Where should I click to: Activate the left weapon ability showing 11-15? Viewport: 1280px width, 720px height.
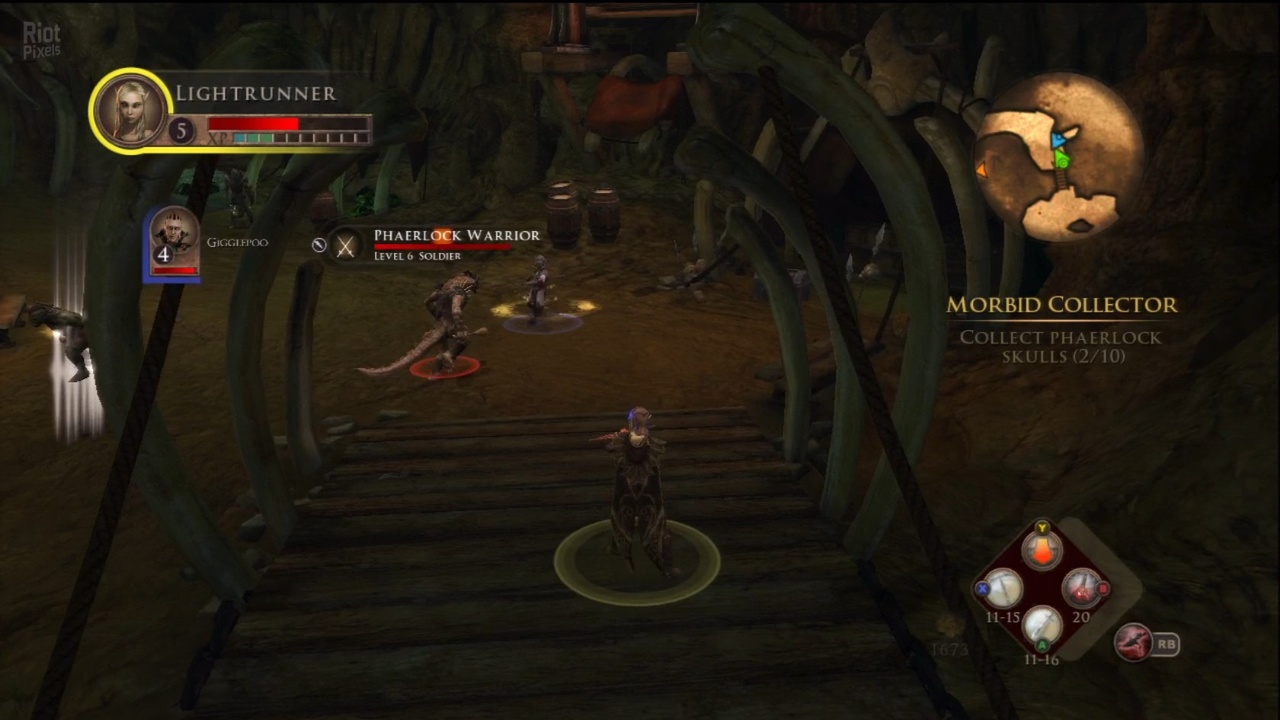point(1004,590)
